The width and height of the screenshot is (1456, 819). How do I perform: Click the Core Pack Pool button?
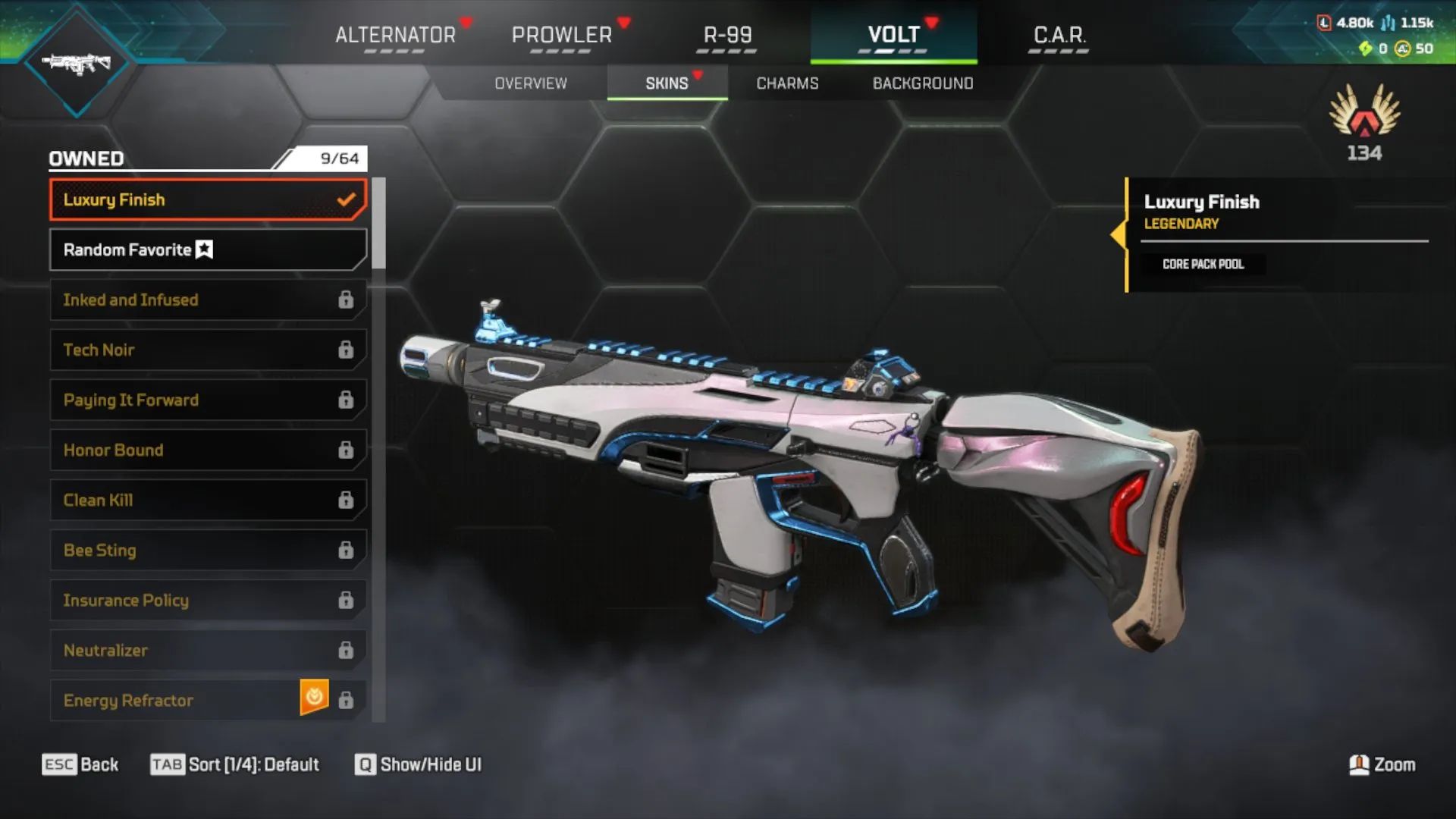1203,264
